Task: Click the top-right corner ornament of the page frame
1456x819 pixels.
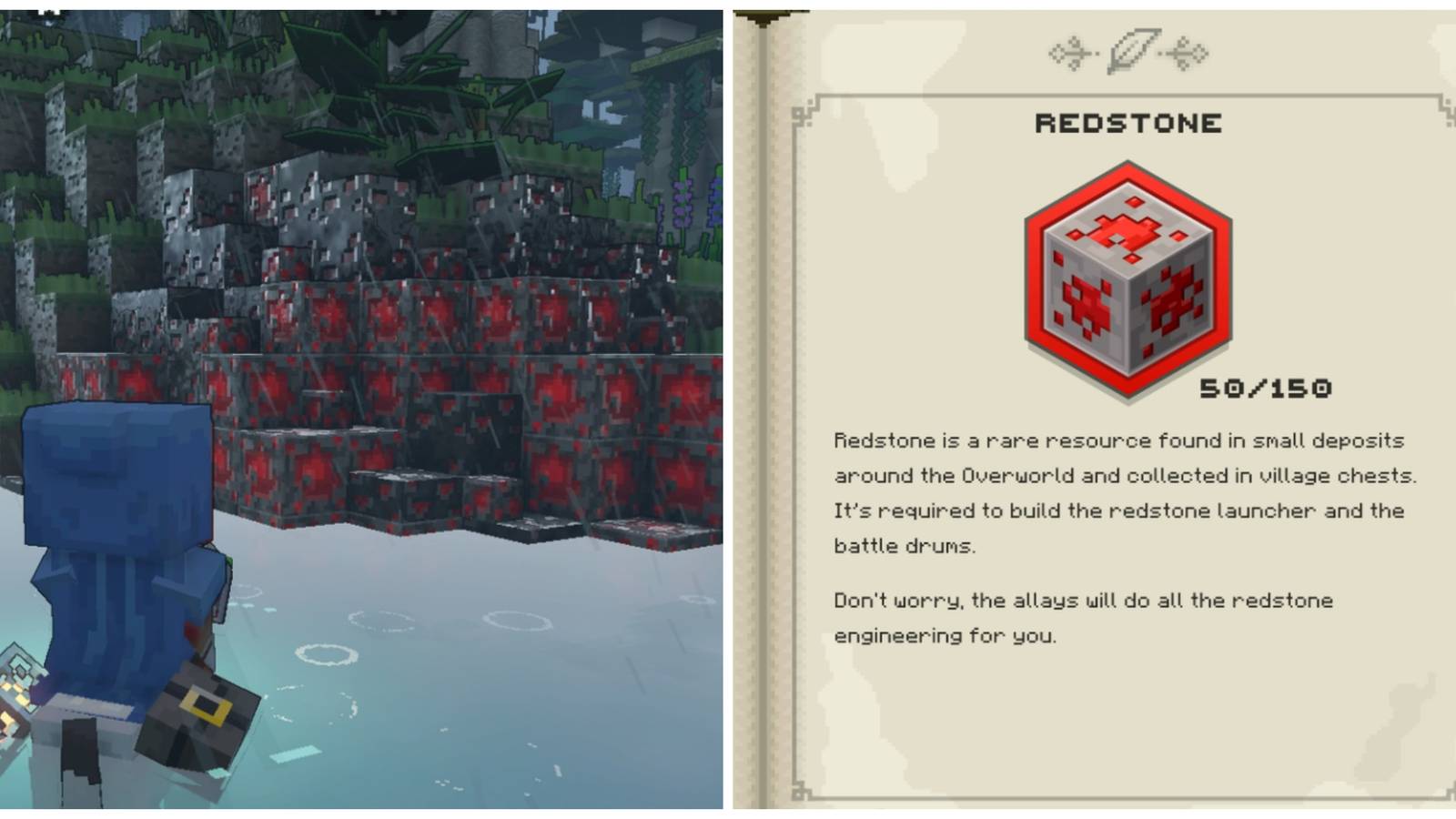Action: point(1446,108)
